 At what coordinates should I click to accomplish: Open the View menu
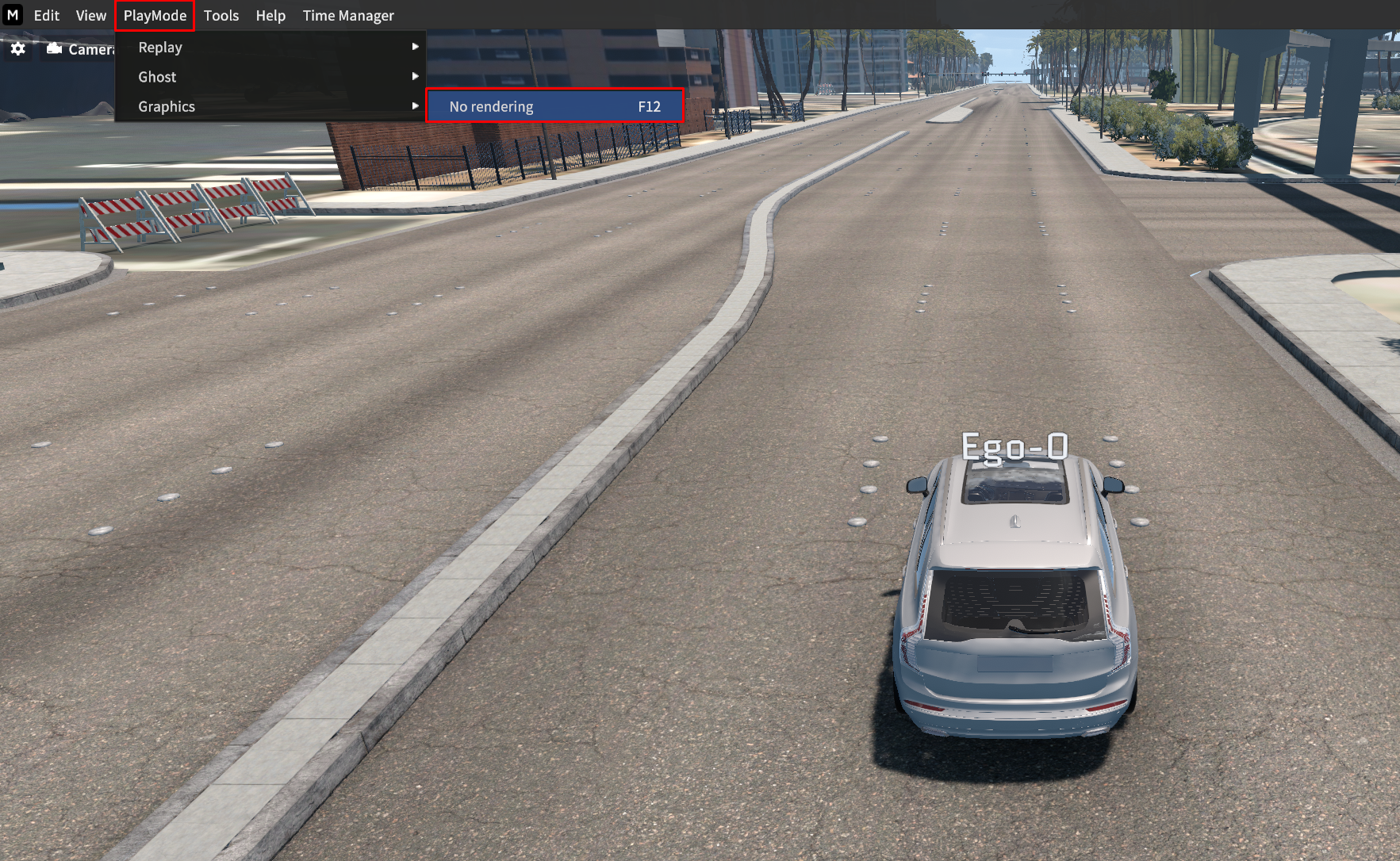click(x=90, y=16)
